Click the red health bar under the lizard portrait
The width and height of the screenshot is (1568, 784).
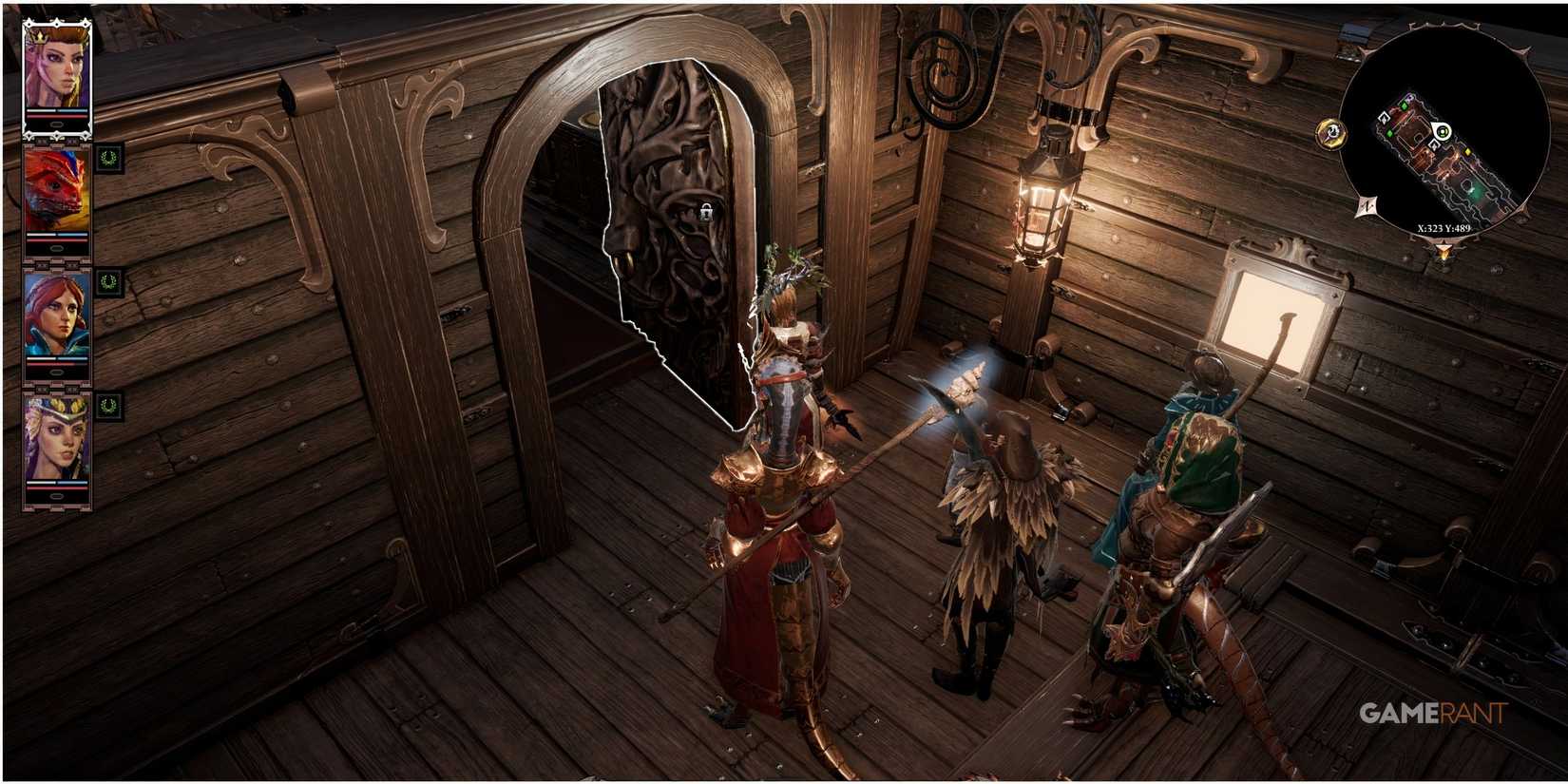click(56, 242)
